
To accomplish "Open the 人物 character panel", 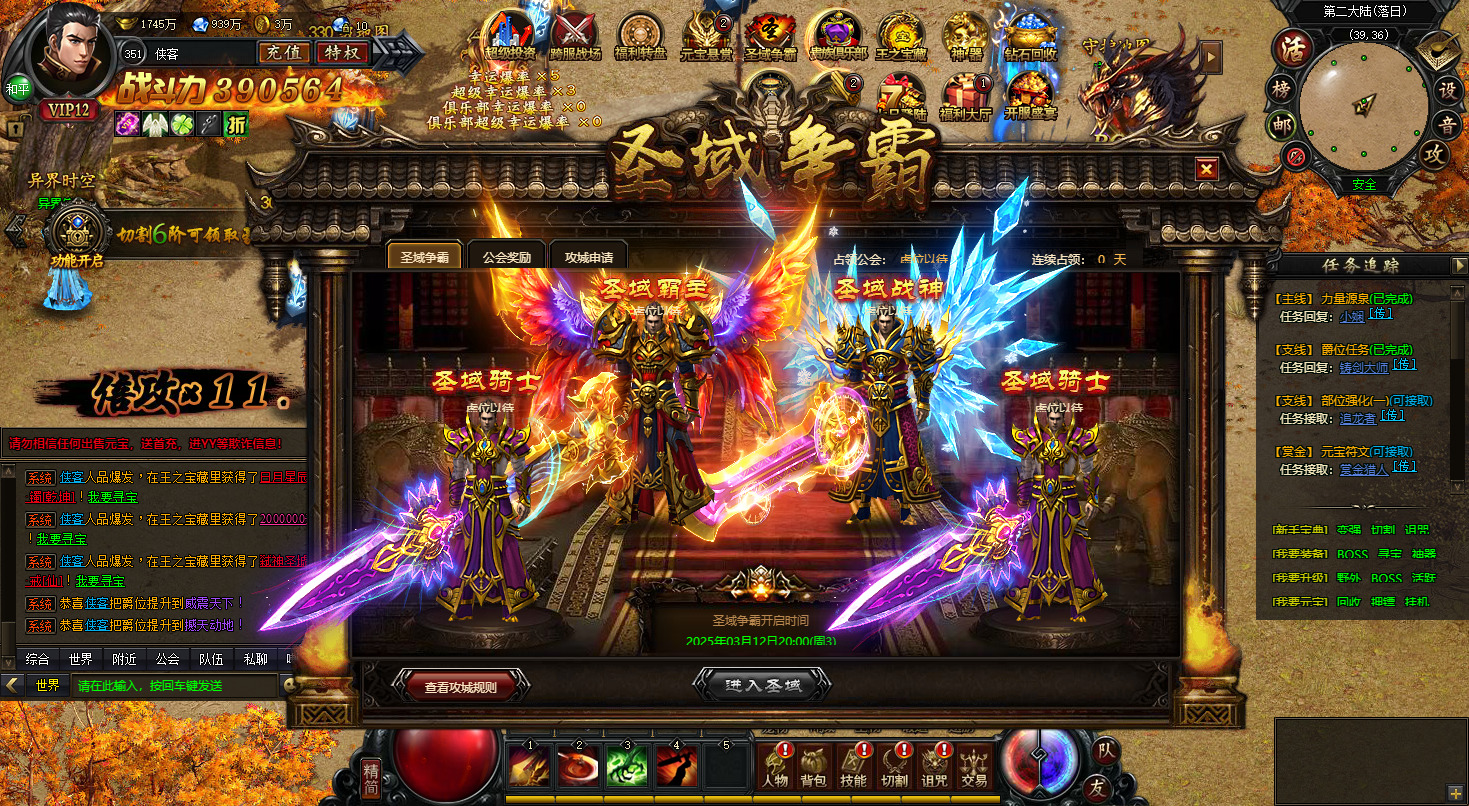I will click(775, 766).
